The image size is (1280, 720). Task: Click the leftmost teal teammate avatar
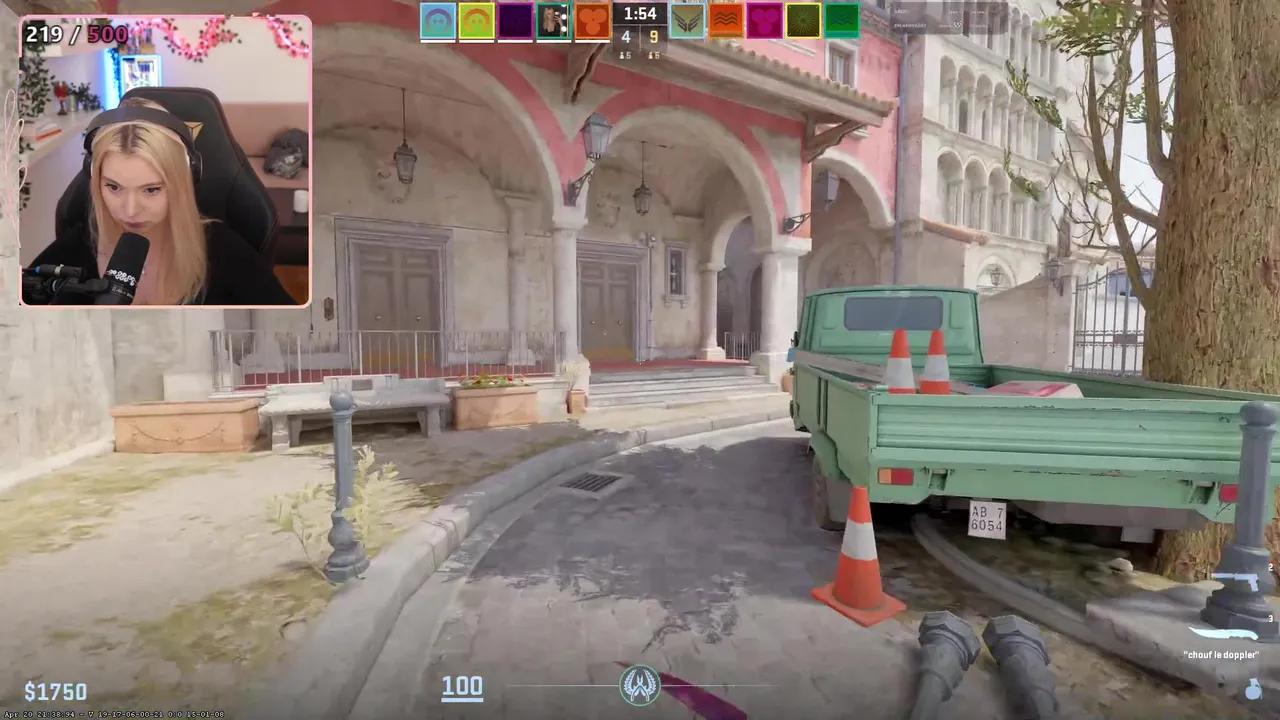(437, 21)
